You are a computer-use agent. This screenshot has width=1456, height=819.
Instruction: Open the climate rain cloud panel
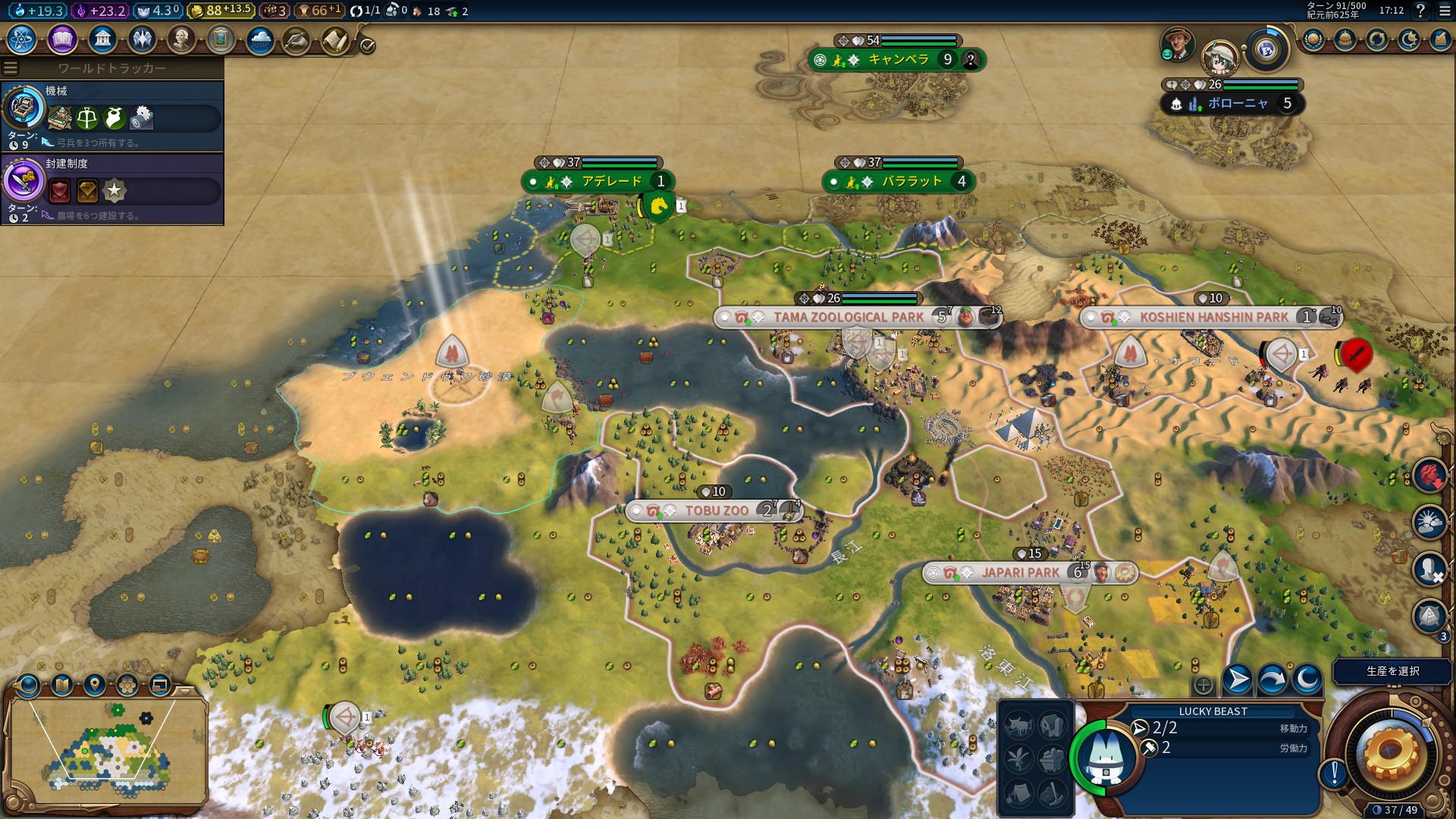(260, 39)
